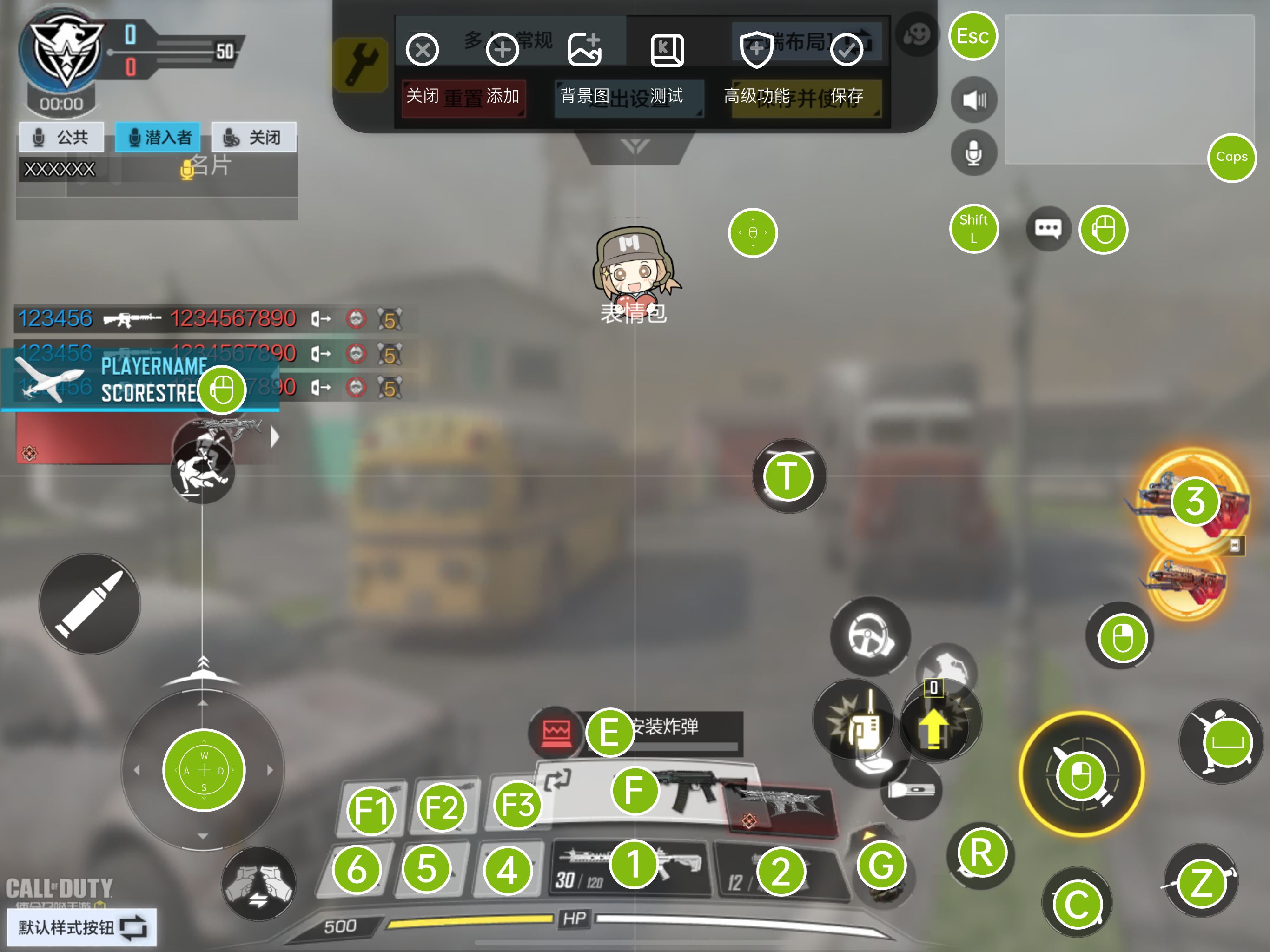Screen dimensions: 1270x952
Task: Open the background image option
Action: click(584, 51)
